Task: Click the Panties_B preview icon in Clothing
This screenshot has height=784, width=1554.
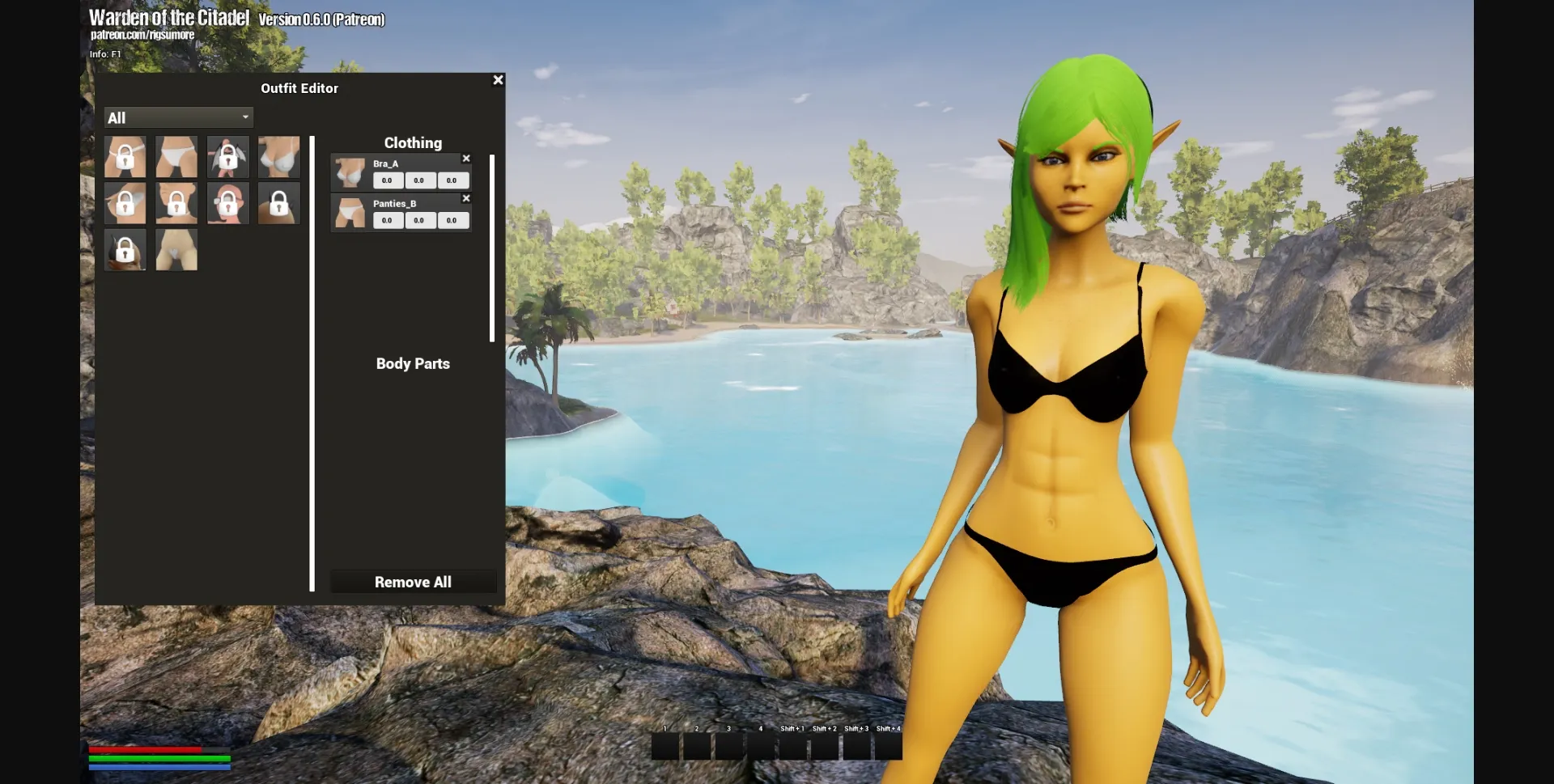Action: 349,212
